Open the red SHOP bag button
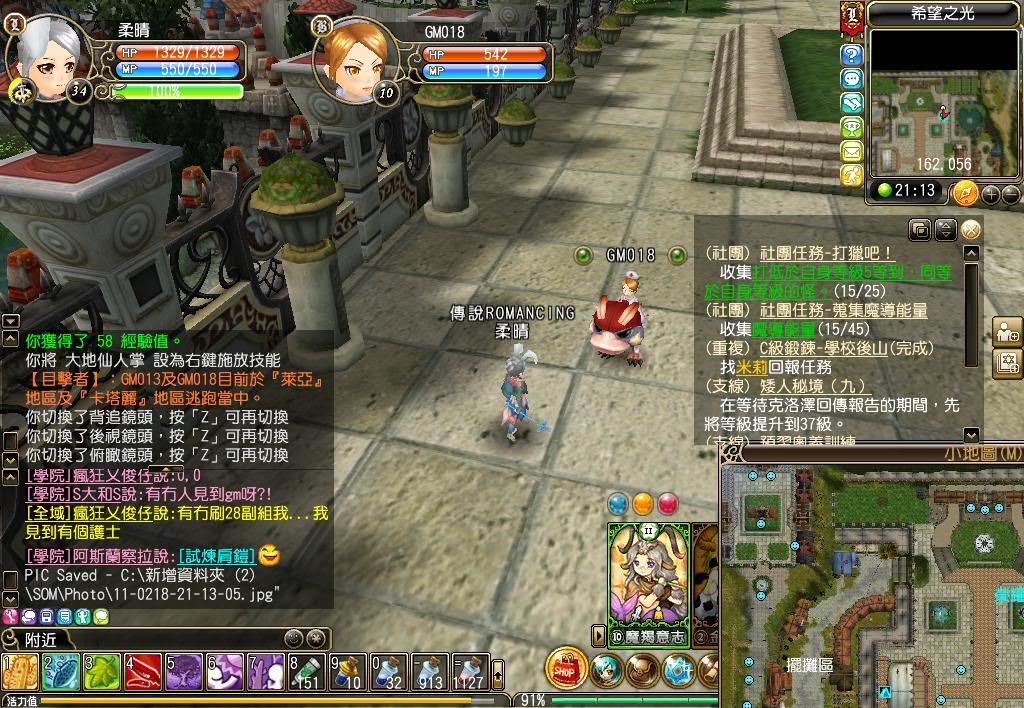Screen dimensions: 1024x708 click(566, 668)
